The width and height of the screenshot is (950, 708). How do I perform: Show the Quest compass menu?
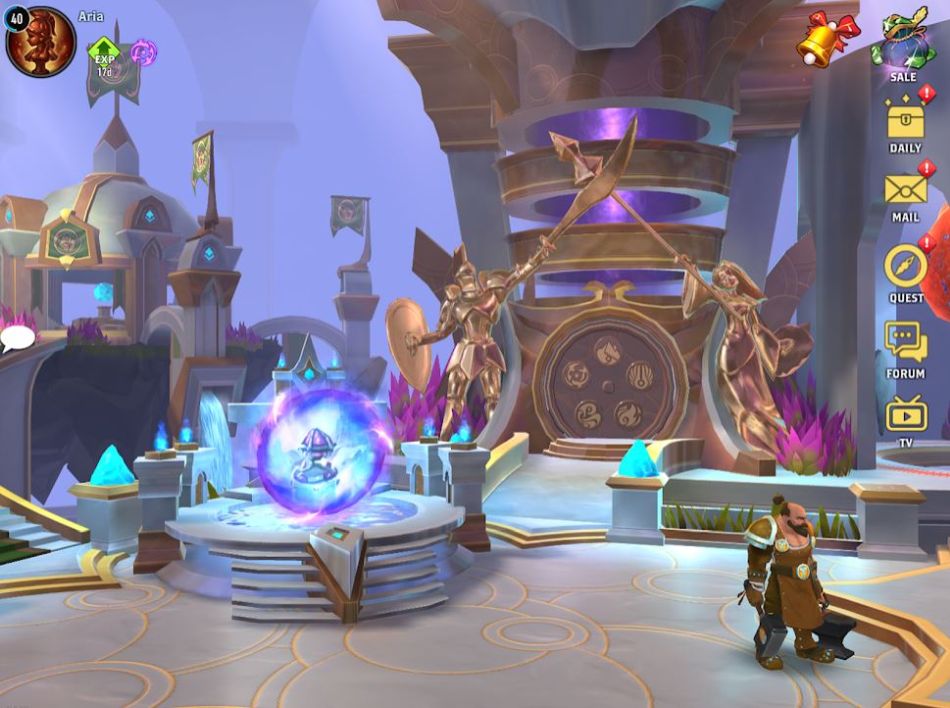pyautogui.click(x=906, y=266)
